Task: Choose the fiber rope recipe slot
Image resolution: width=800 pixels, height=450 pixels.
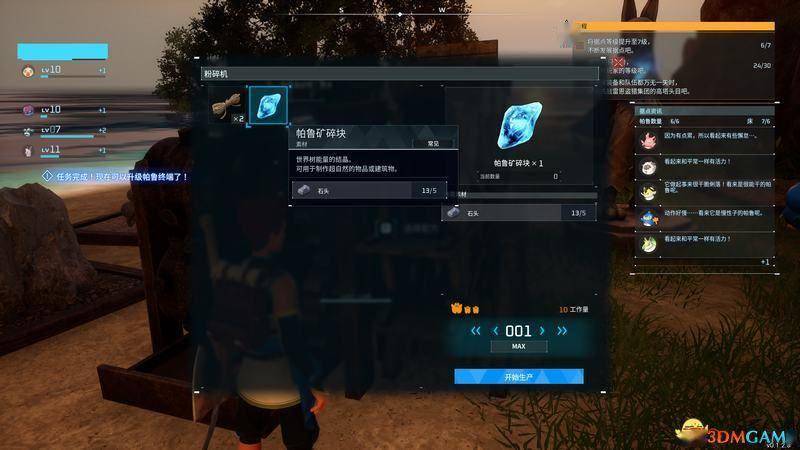Action: (x=228, y=107)
